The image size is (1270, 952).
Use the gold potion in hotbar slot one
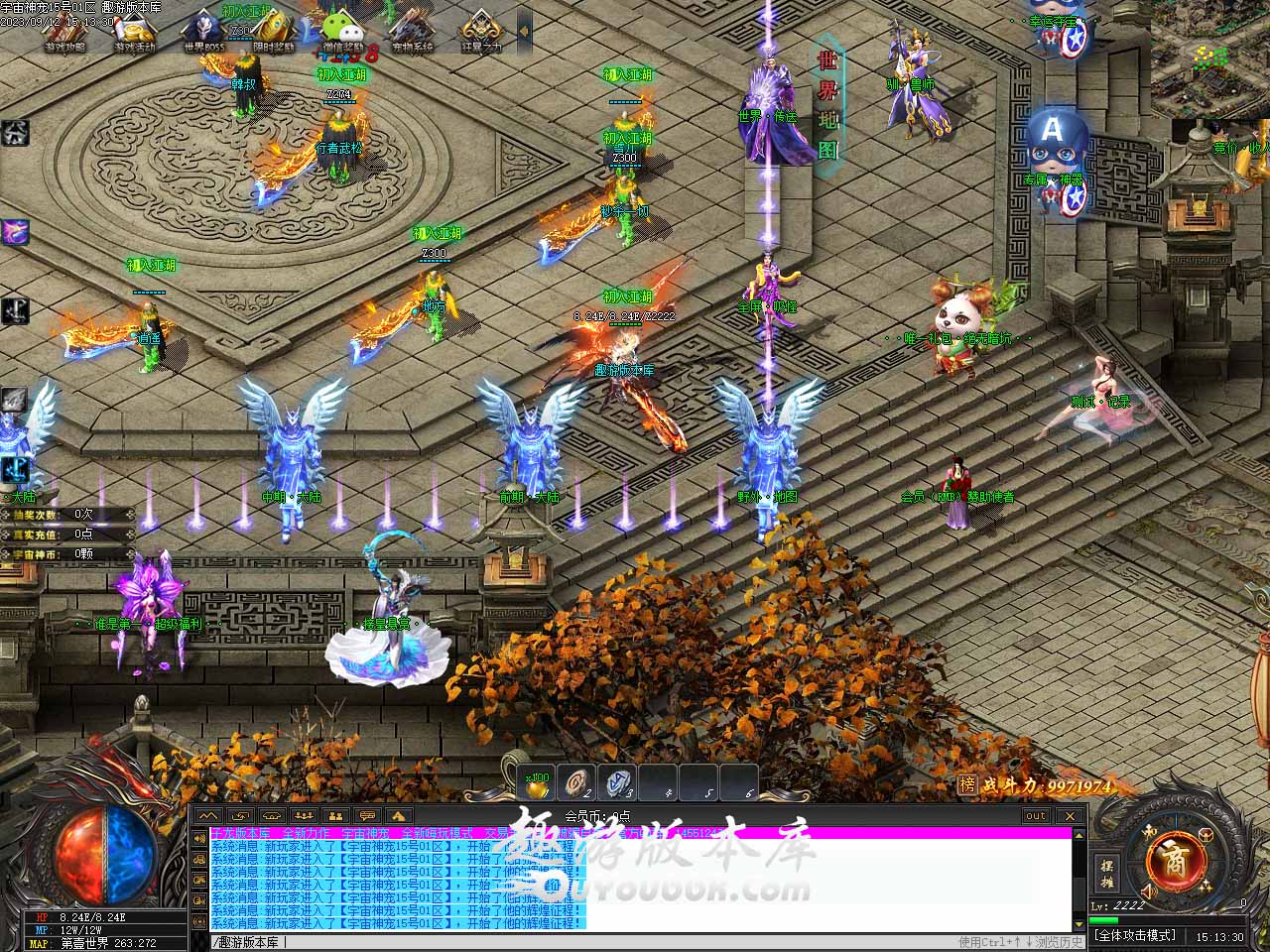click(x=538, y=783)
